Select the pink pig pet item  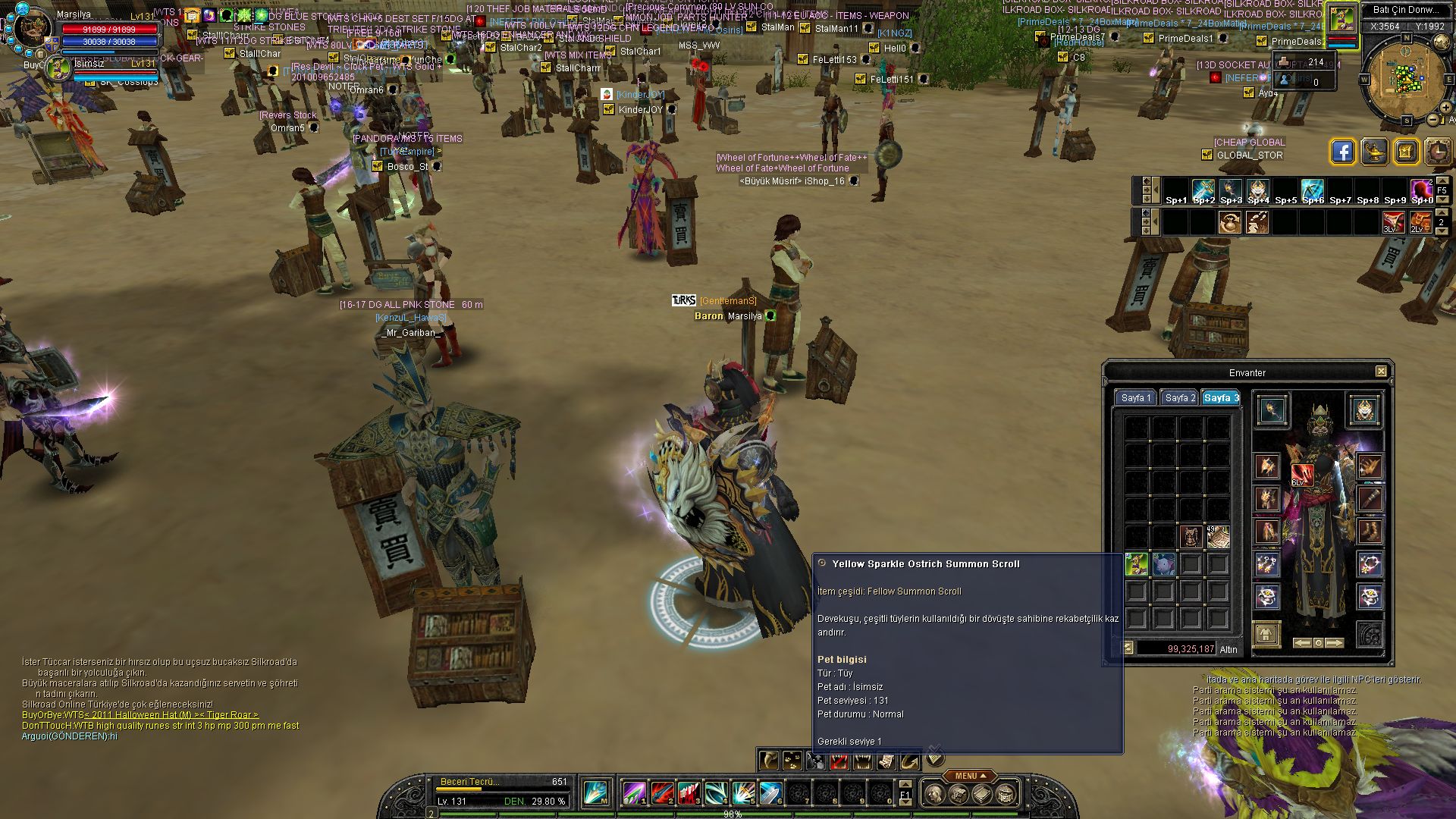1163,564
